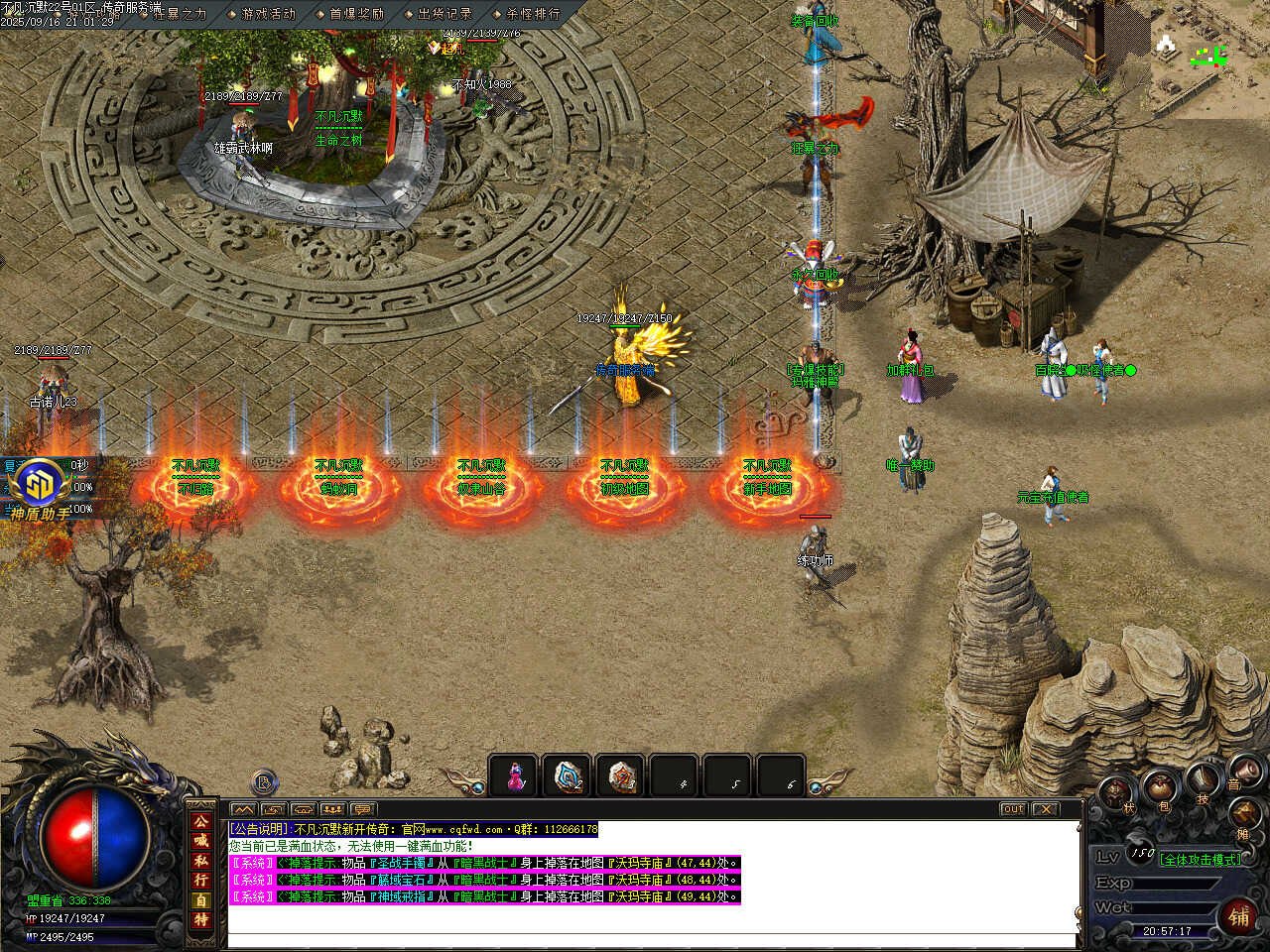Open the 状 character status icon

[1117, 793]
